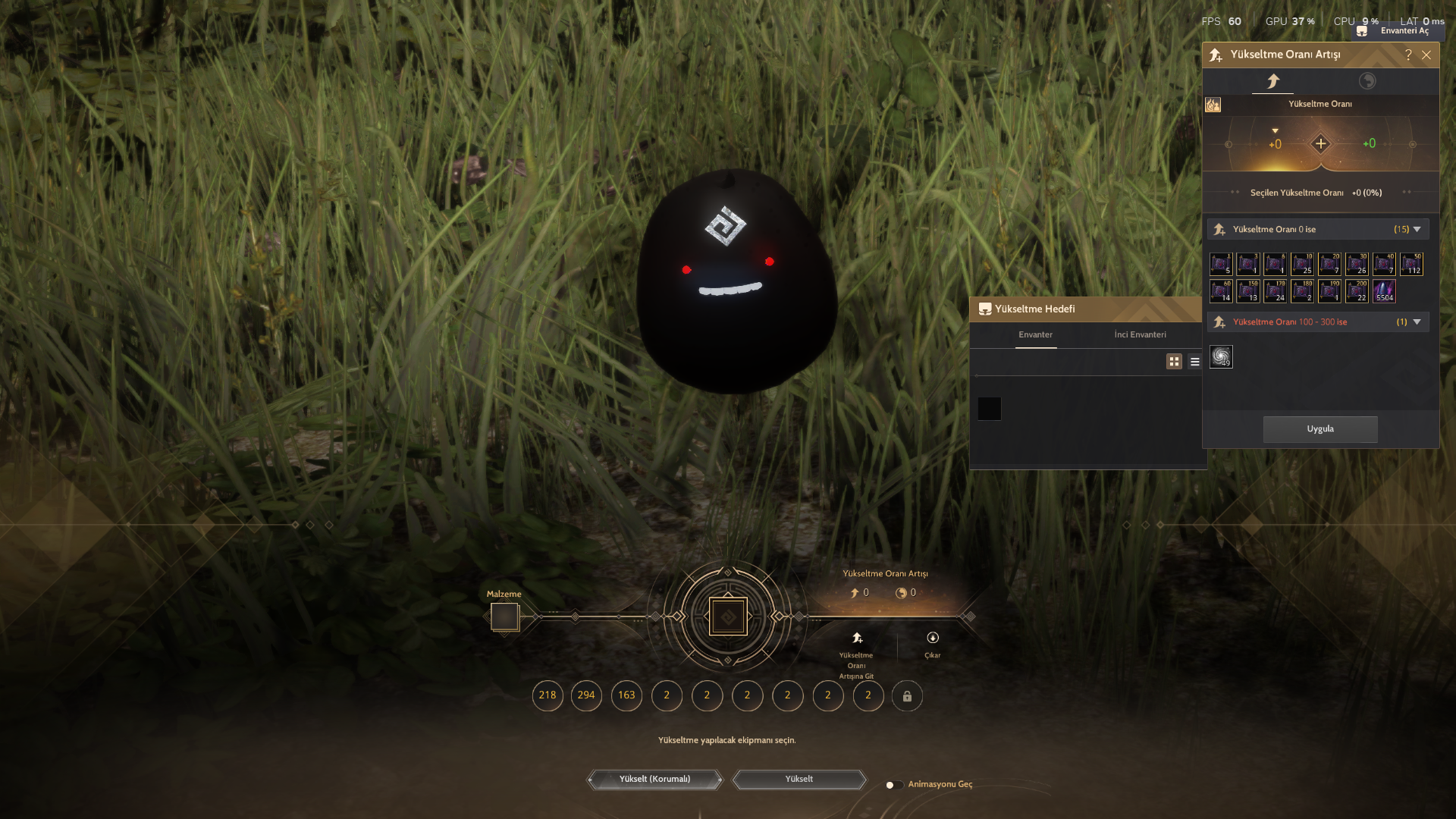Expand the Yükseltme Oranı 100 - 300 section
Image resolution: width=1456 pixels, height=819 pixels.
click(1416, 322)
